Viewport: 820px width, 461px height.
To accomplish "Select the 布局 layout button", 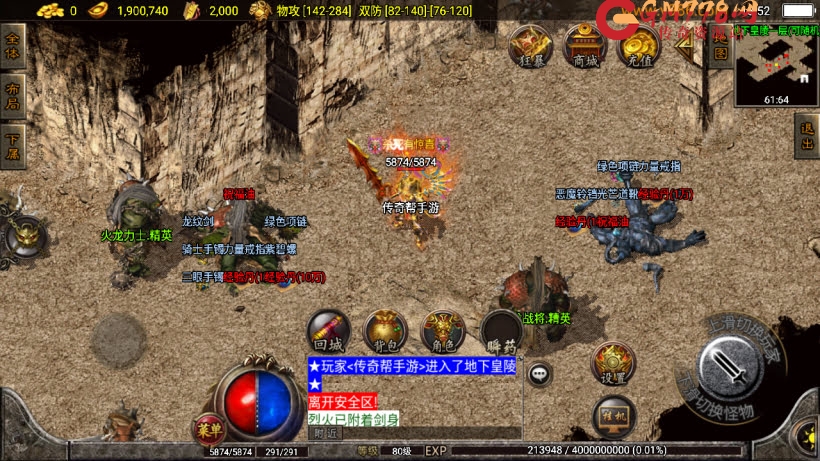I will tap(13, 92).
